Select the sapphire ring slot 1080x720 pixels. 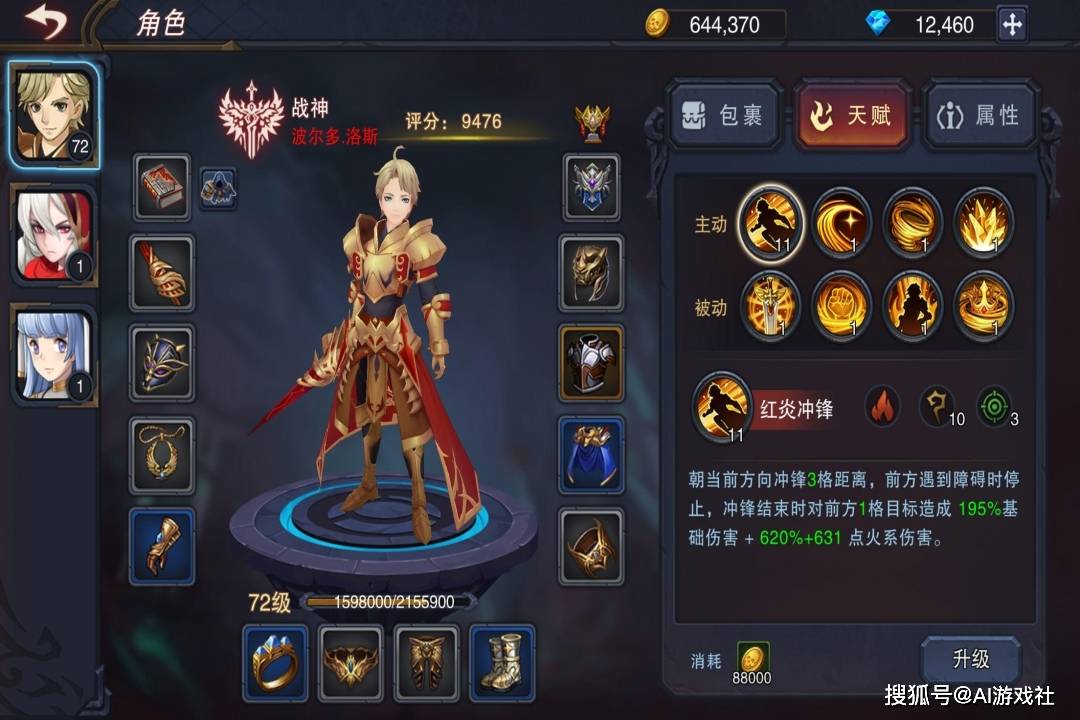pos(275,662)
